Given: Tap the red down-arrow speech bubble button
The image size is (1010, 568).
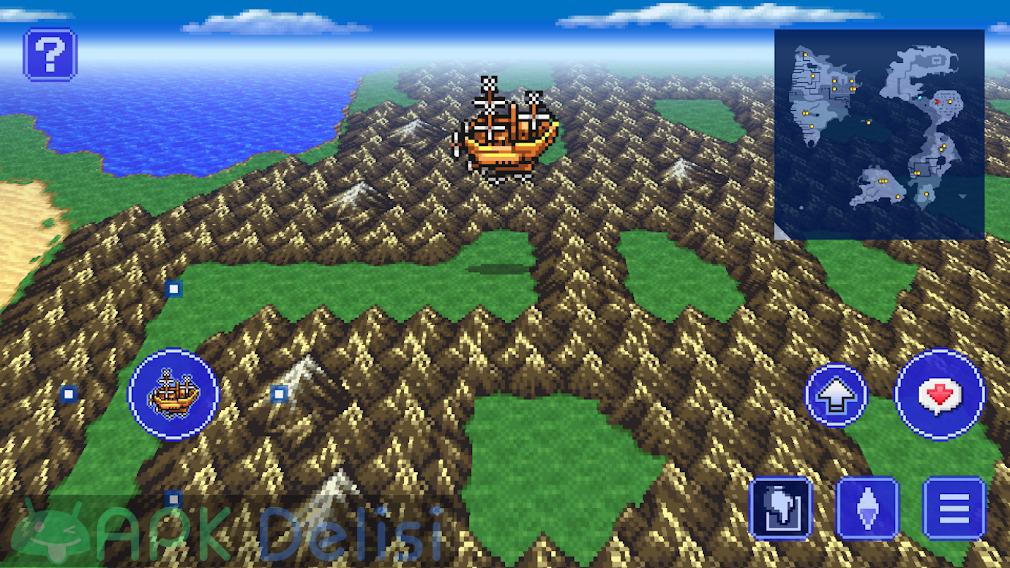Looking at the screenshot, I should coord(939,395).
